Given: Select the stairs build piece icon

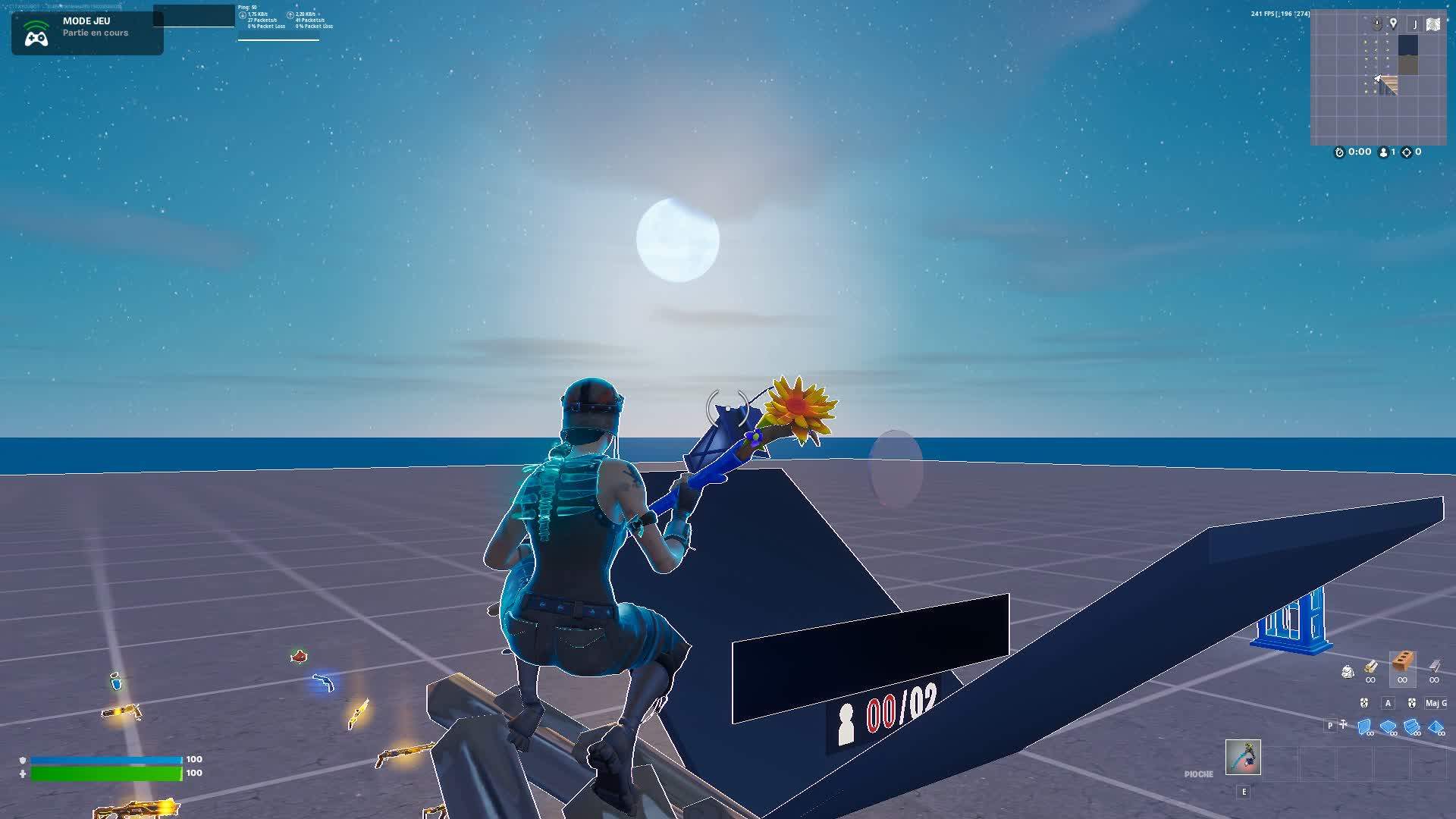Looking at the screenshot, I should pos(1411,725).
